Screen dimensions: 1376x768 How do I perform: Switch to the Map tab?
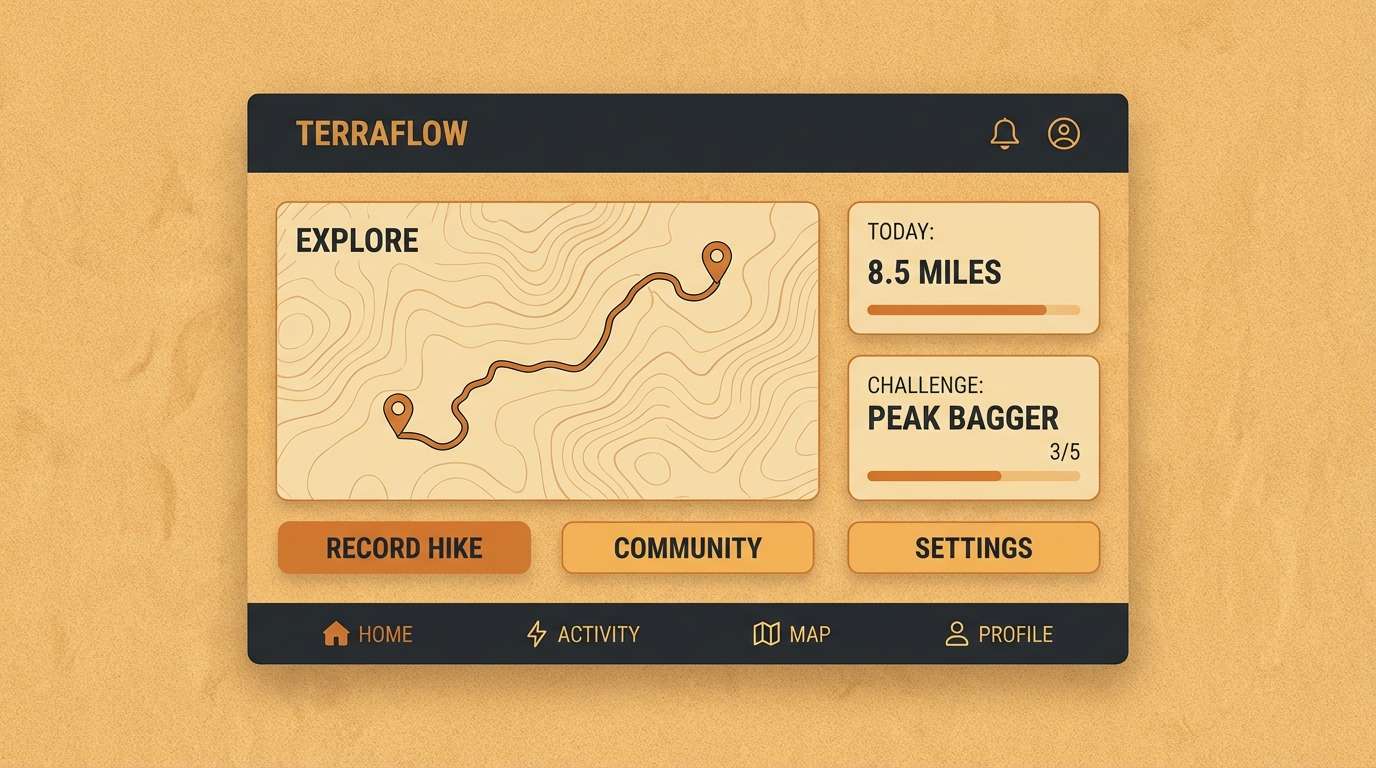793,633
